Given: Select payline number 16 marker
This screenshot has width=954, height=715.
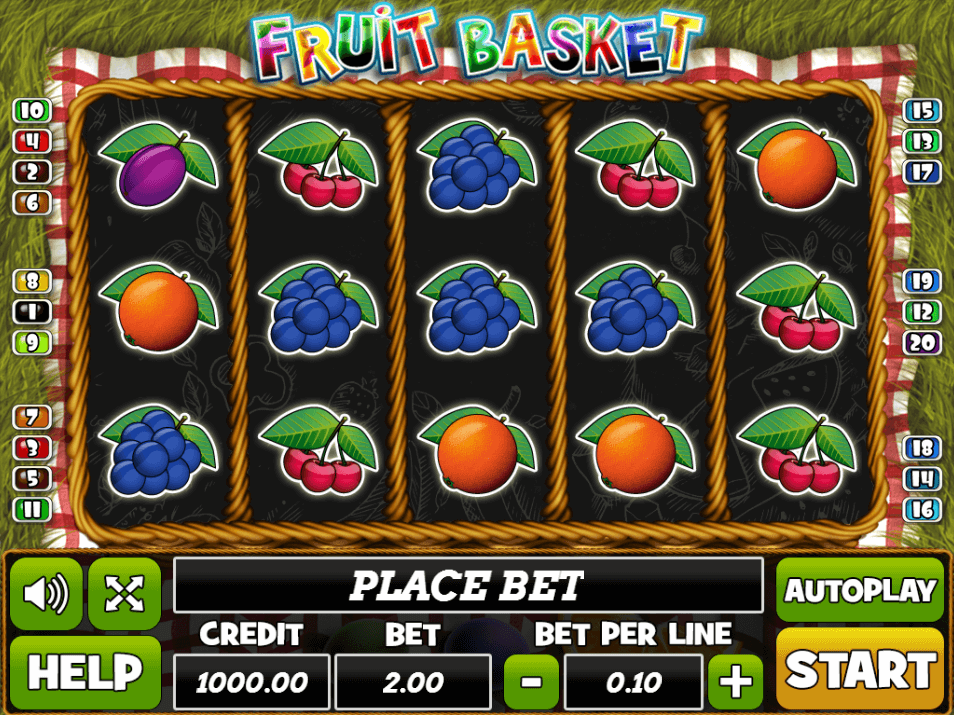Looking at the screenshot, I should [922, 509].
